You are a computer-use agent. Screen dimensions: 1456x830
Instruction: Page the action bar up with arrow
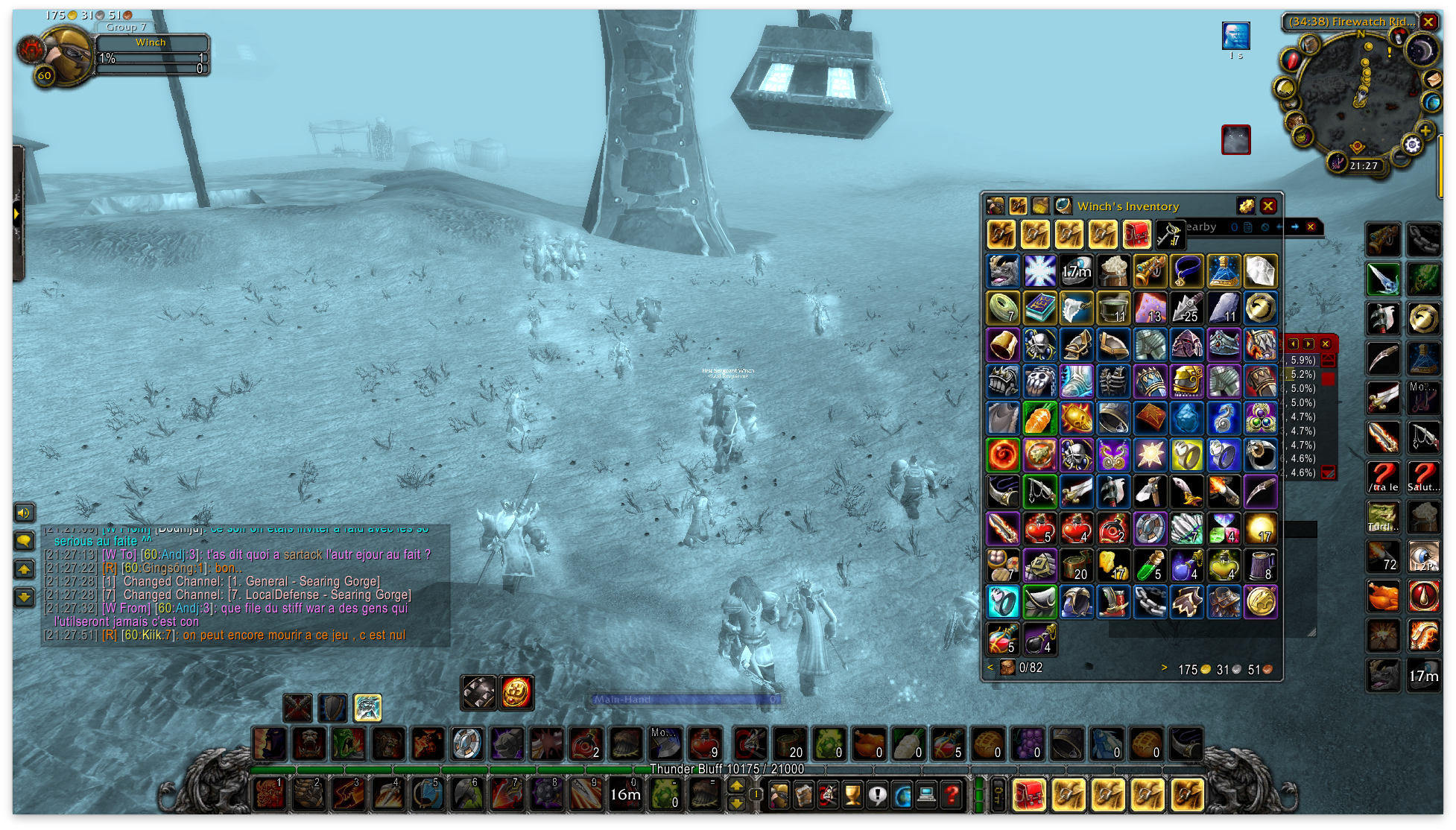click(736, 786)
